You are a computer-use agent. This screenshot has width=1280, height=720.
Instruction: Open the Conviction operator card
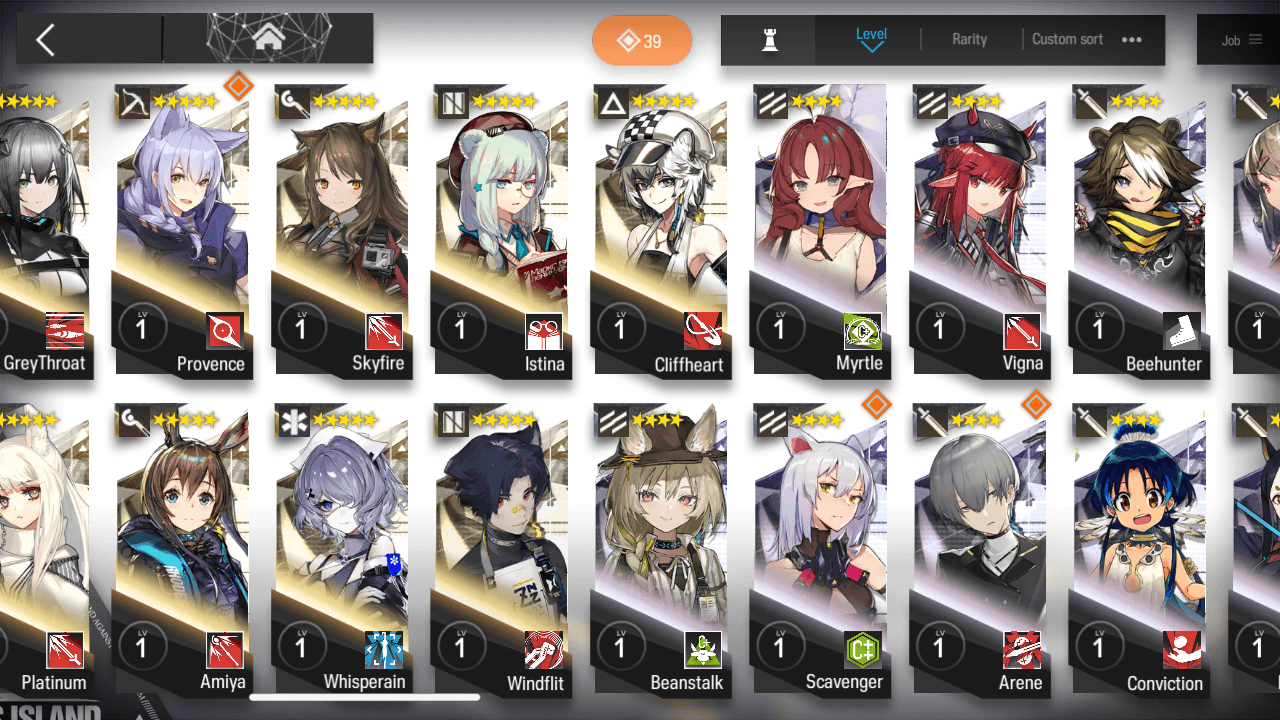pyautogui.click(x=1139, y=550)
